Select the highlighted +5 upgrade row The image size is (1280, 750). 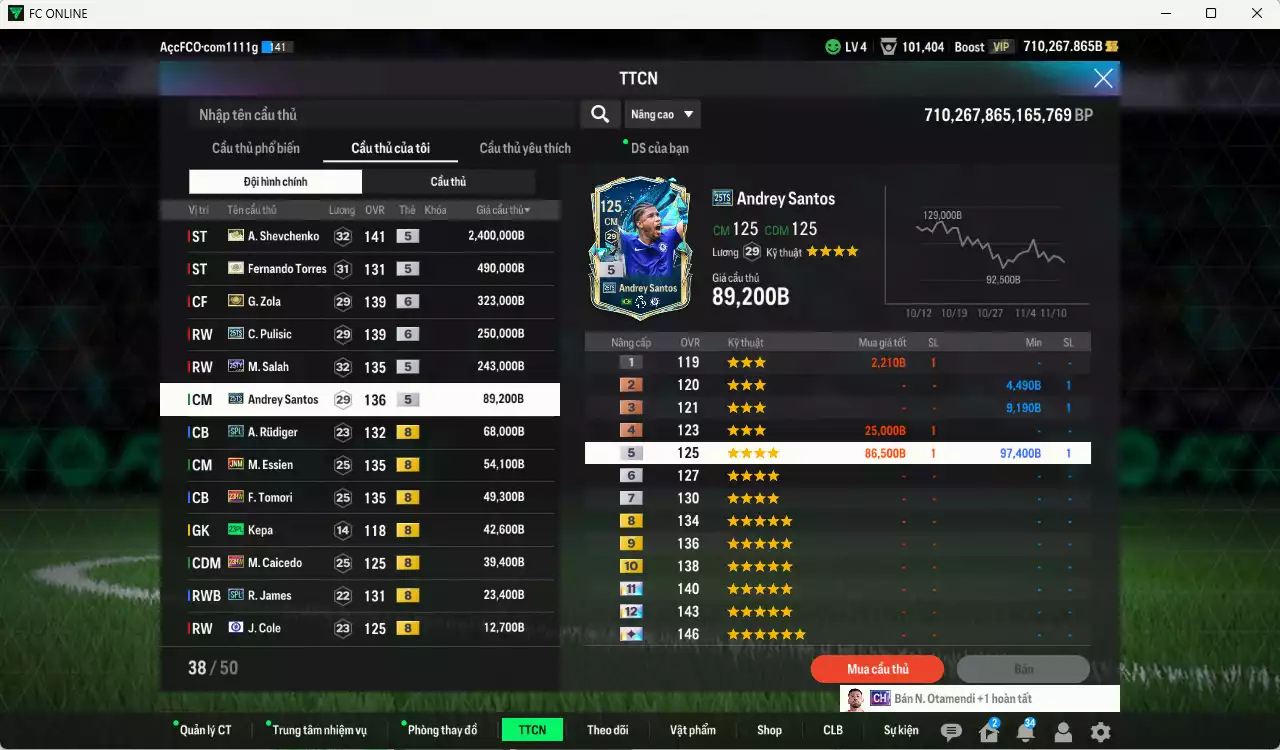coord(837,452)
